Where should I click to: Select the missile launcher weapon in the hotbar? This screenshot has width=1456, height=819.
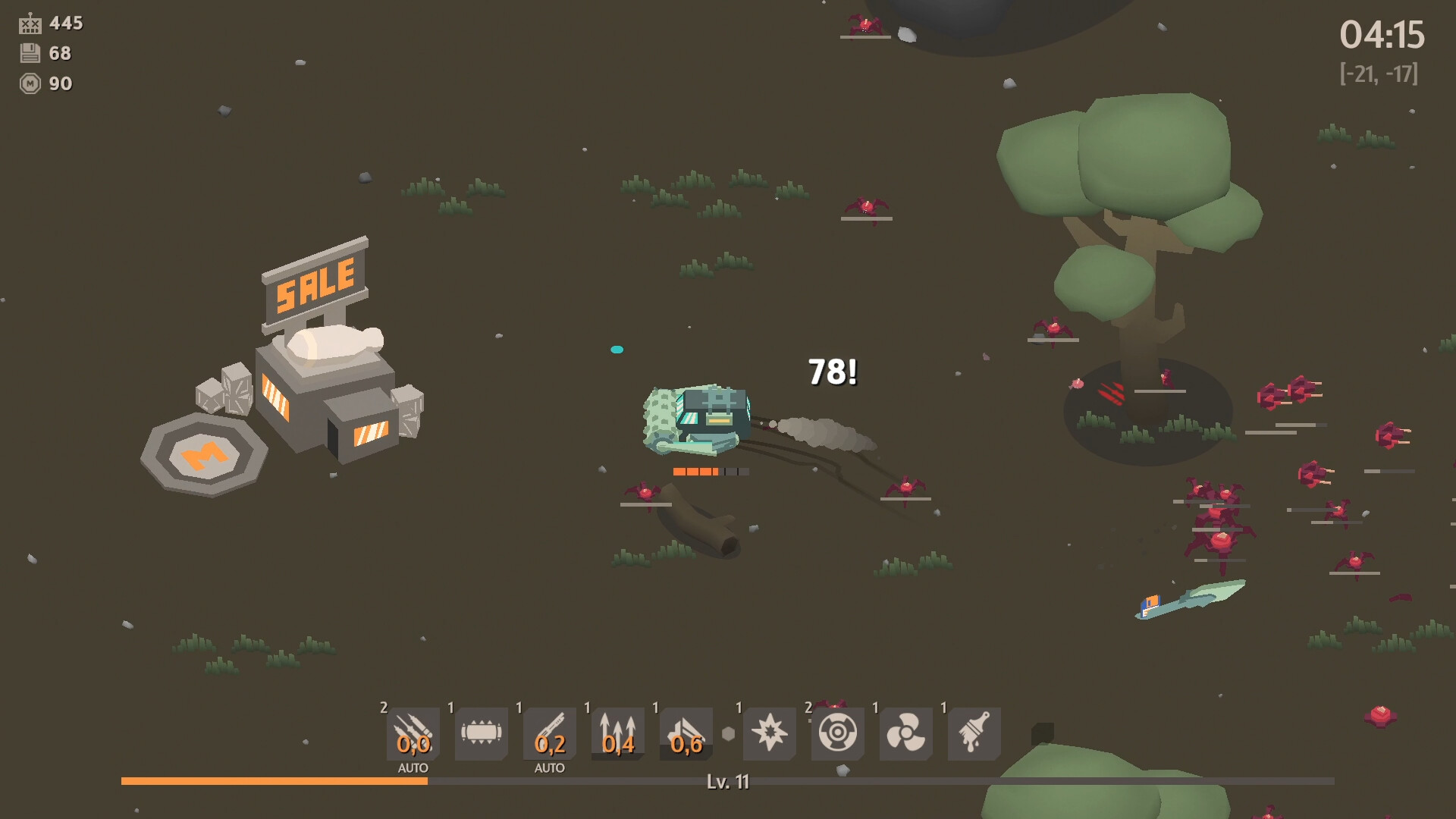click(x=413, y=732)
